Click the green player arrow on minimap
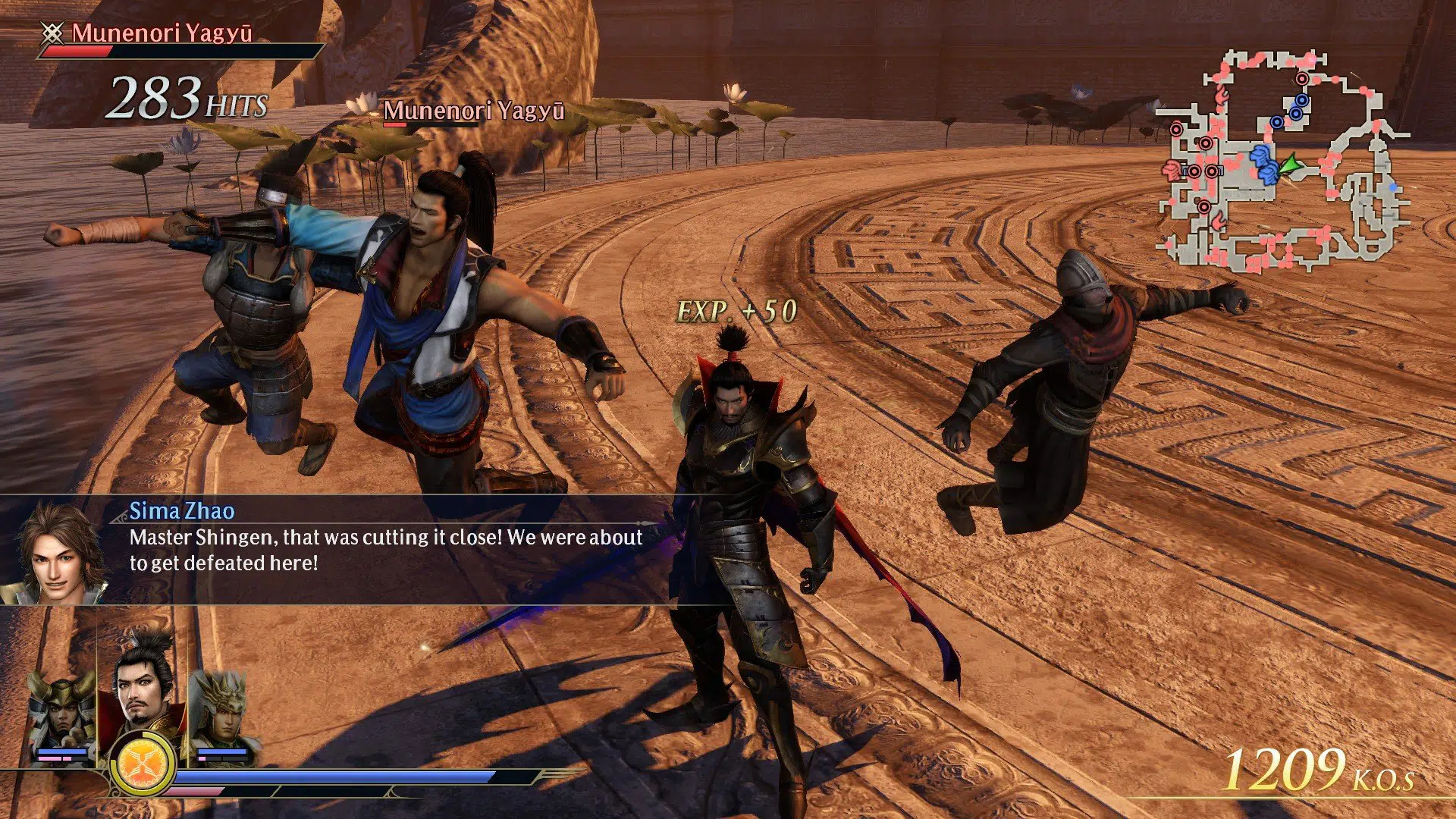This screenshot has width=1456, height=819. (1288, 165)
